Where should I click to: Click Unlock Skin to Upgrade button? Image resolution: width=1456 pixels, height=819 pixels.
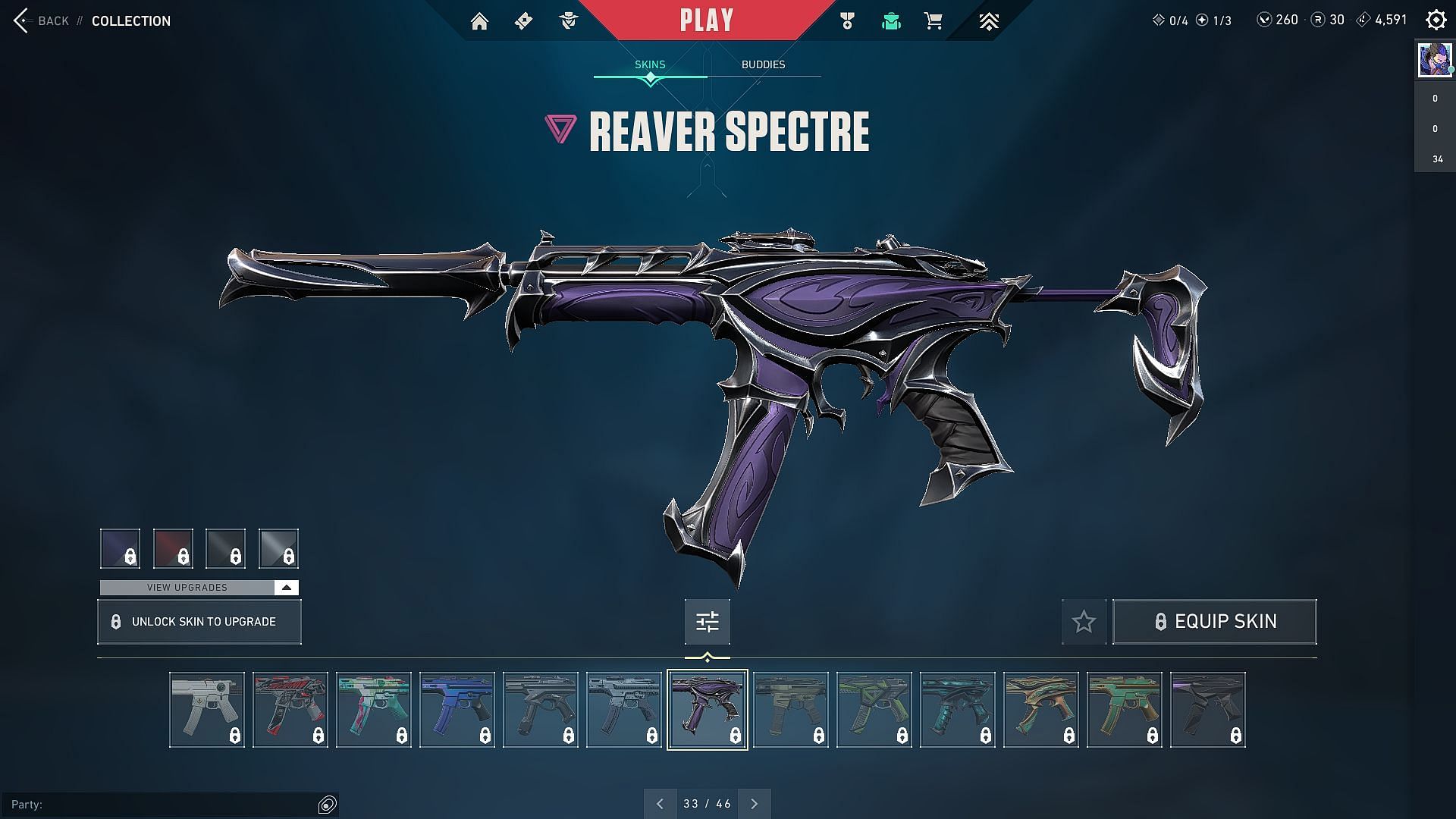point(199,622)
